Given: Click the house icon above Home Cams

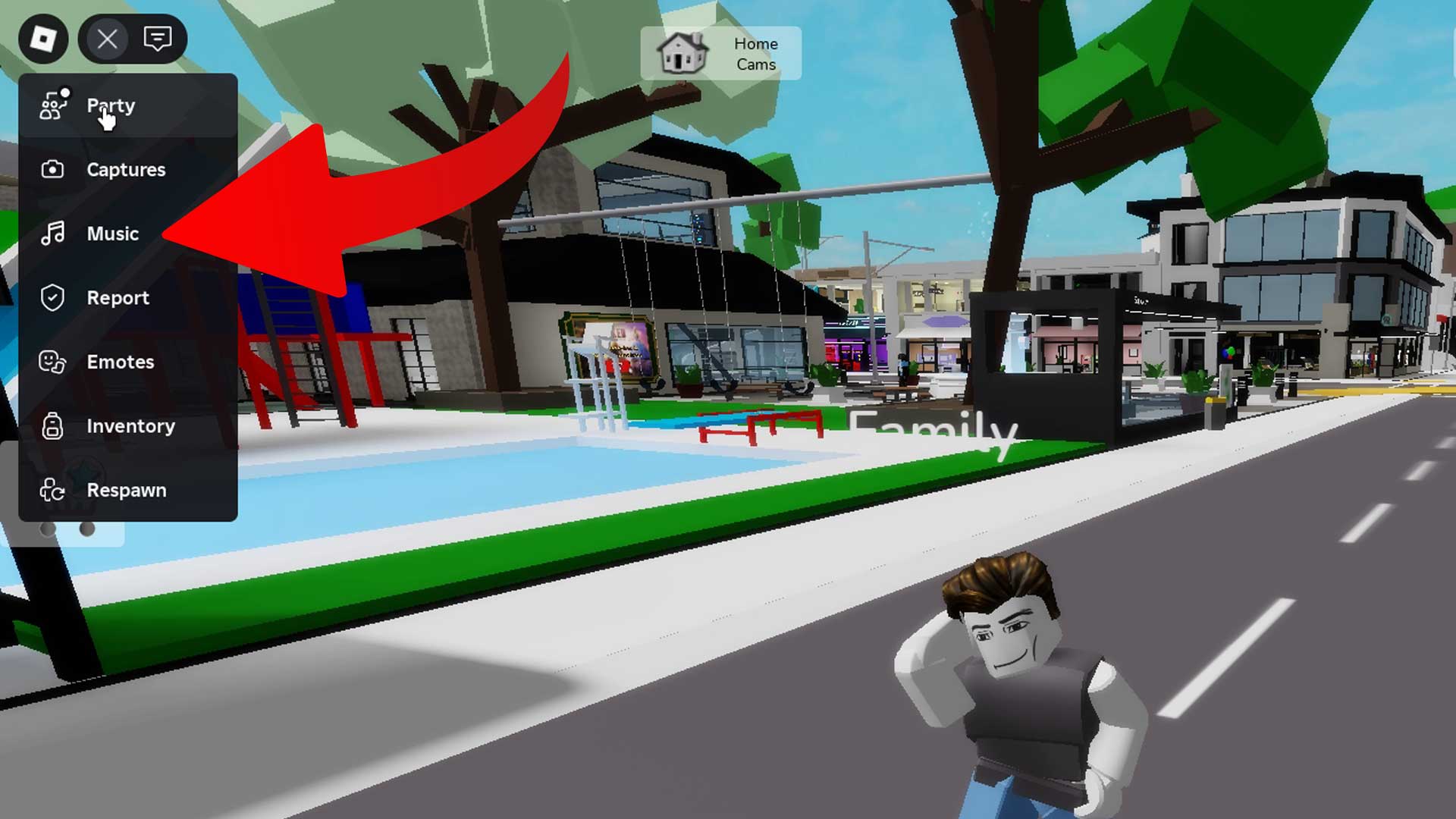Looking at the screenshot, I should 682,52.
